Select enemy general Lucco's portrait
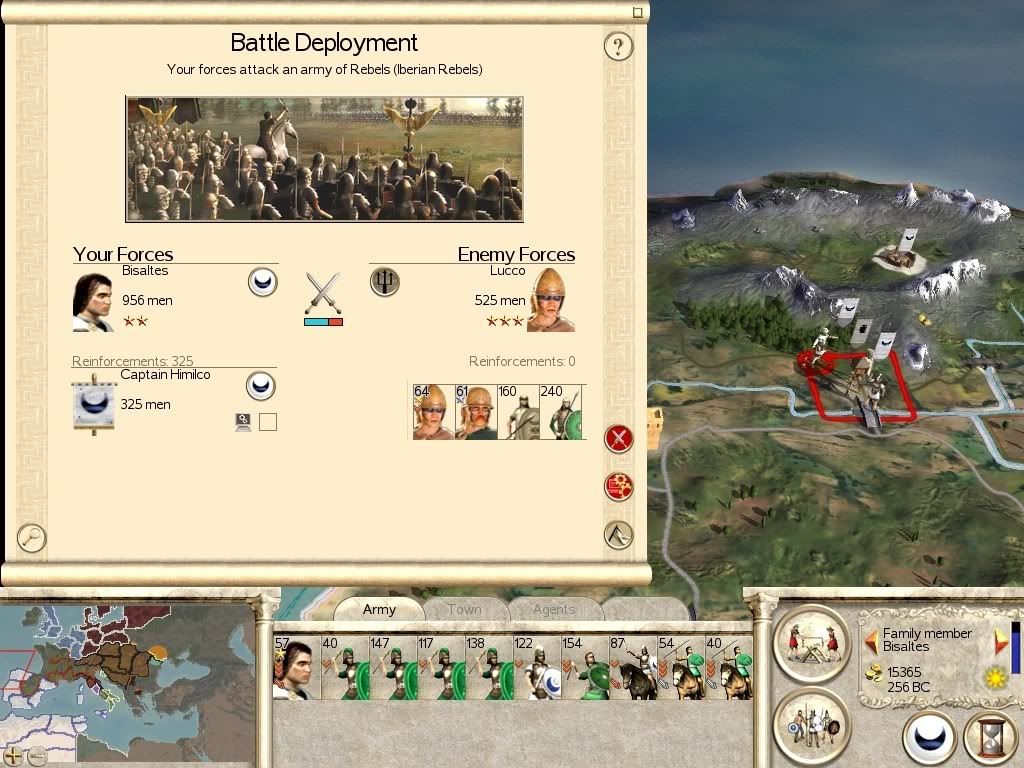Viewport: 1024px width, 768px height. pyautogui.click(x=551, y=300)
